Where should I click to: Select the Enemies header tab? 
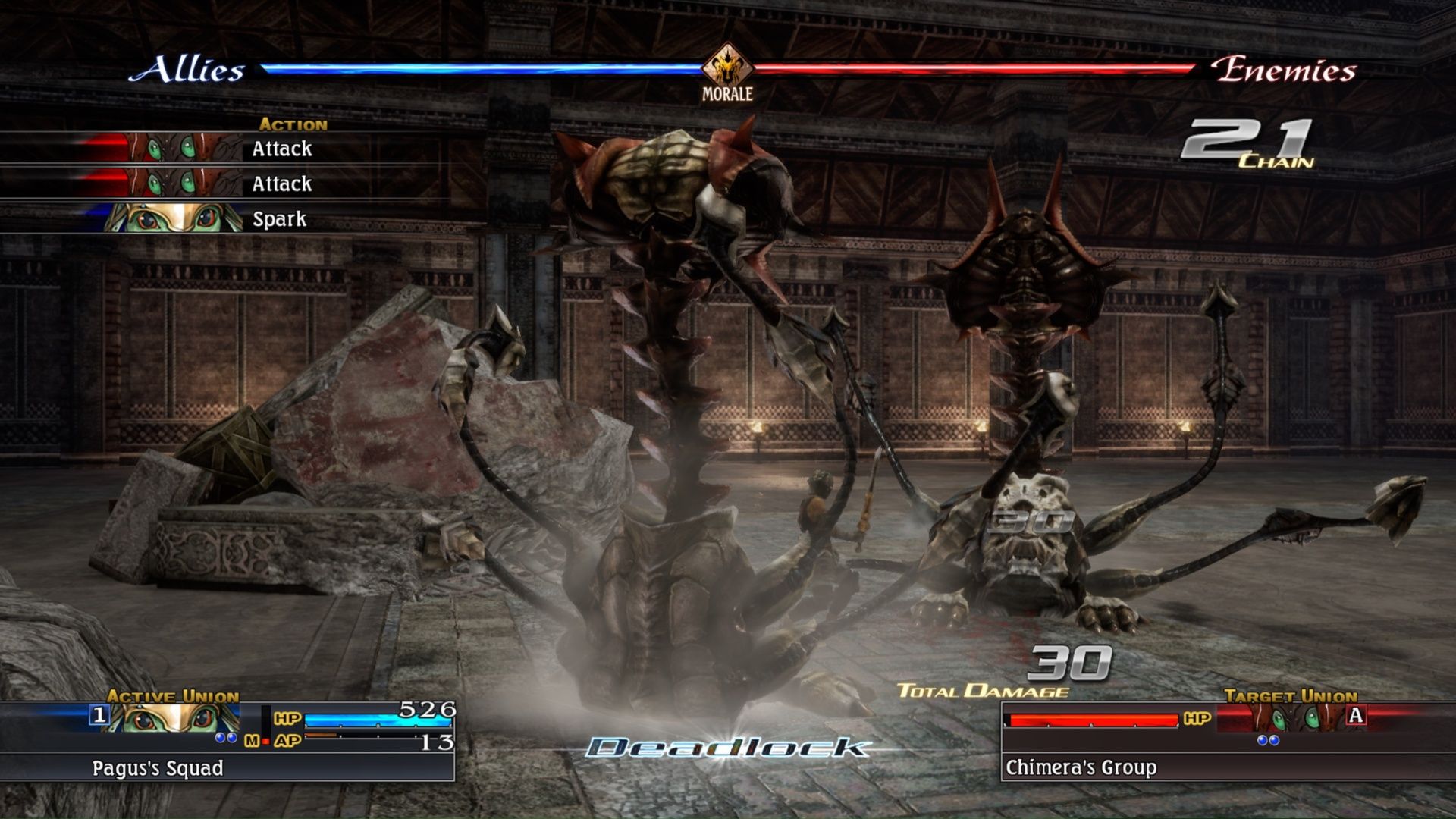1285,71
